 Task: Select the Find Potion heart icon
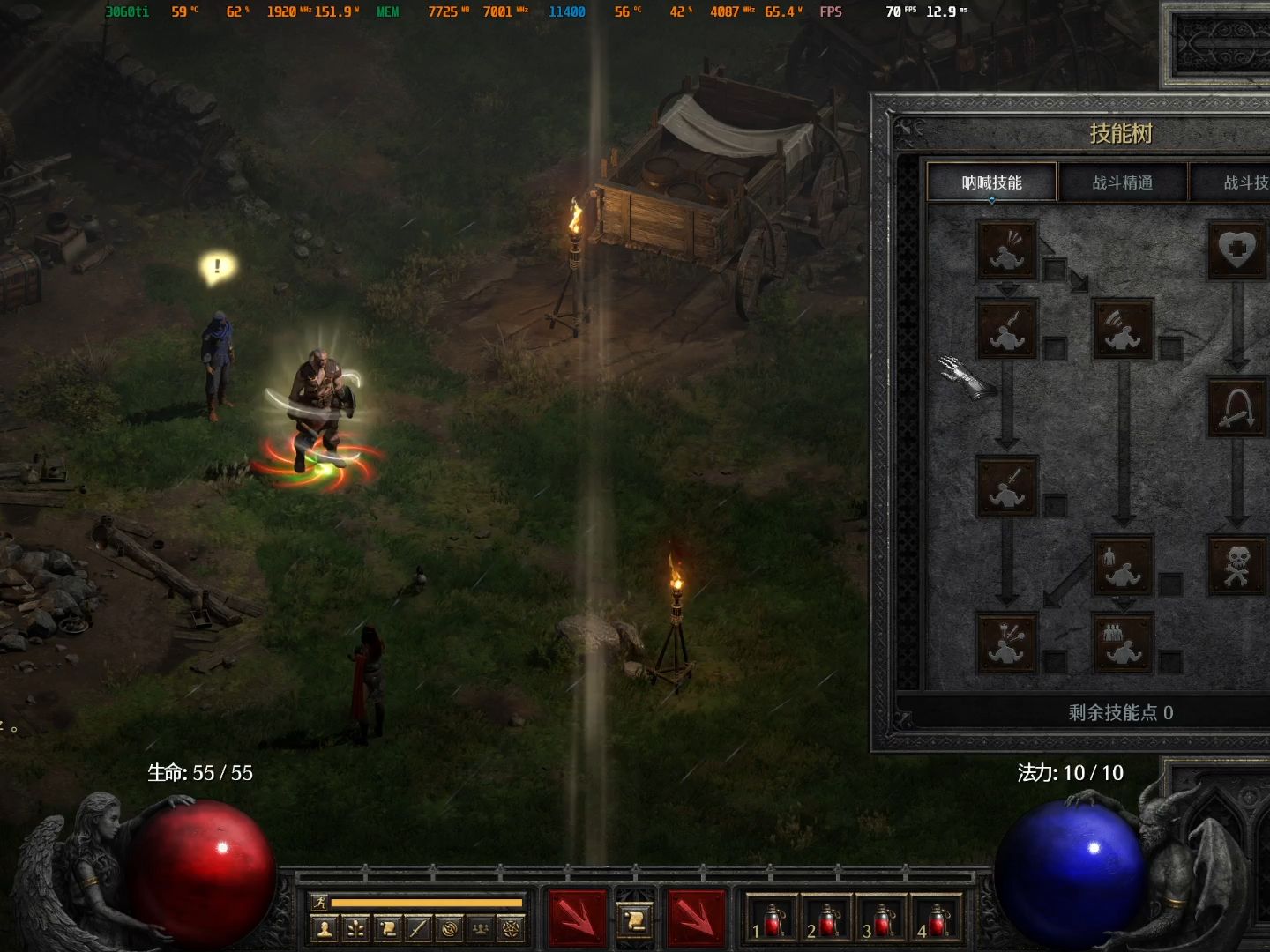tap(1236, 250)
